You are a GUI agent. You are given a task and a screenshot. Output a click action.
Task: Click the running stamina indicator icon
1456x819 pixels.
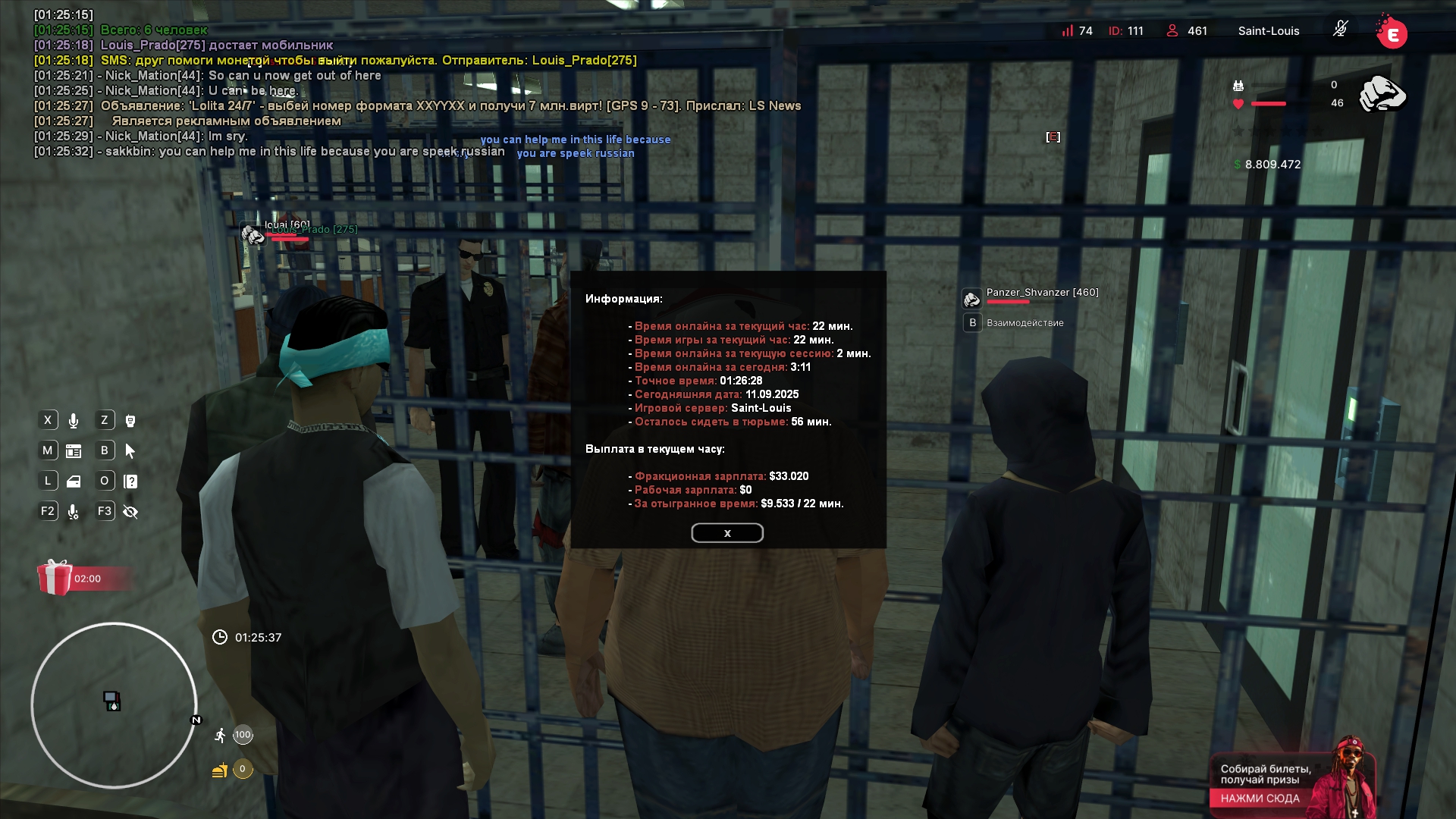tap(220, 735)
